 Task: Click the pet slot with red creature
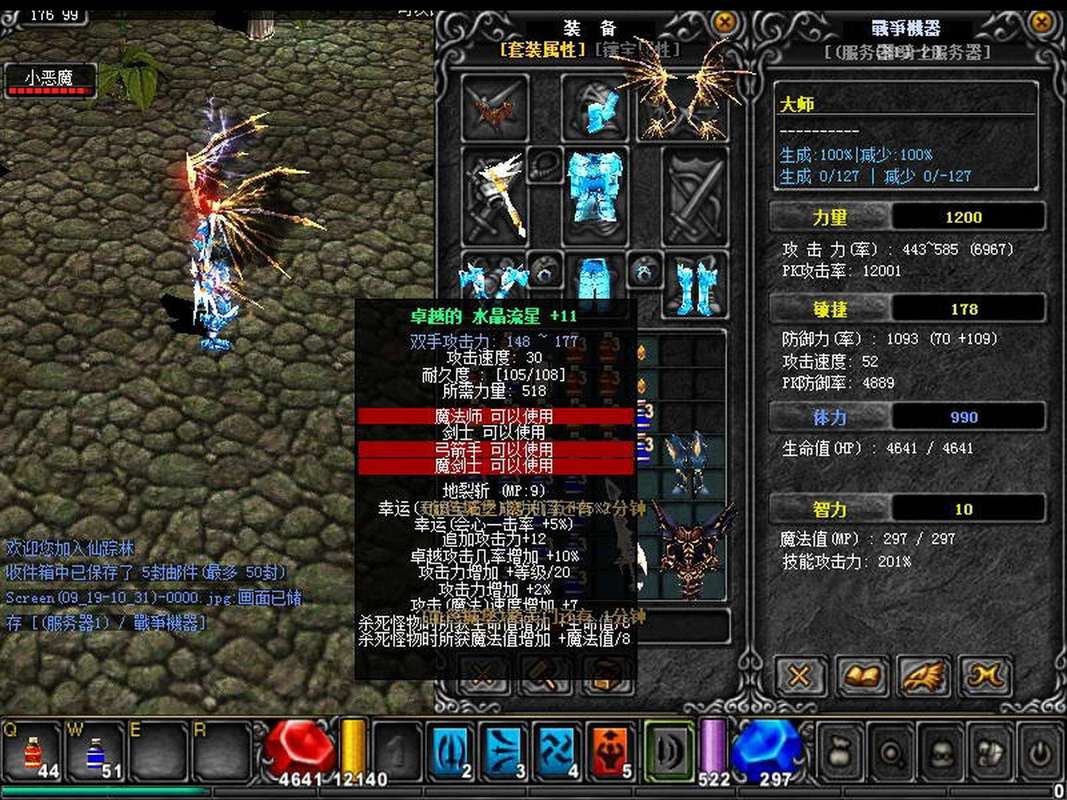[496, 107]
